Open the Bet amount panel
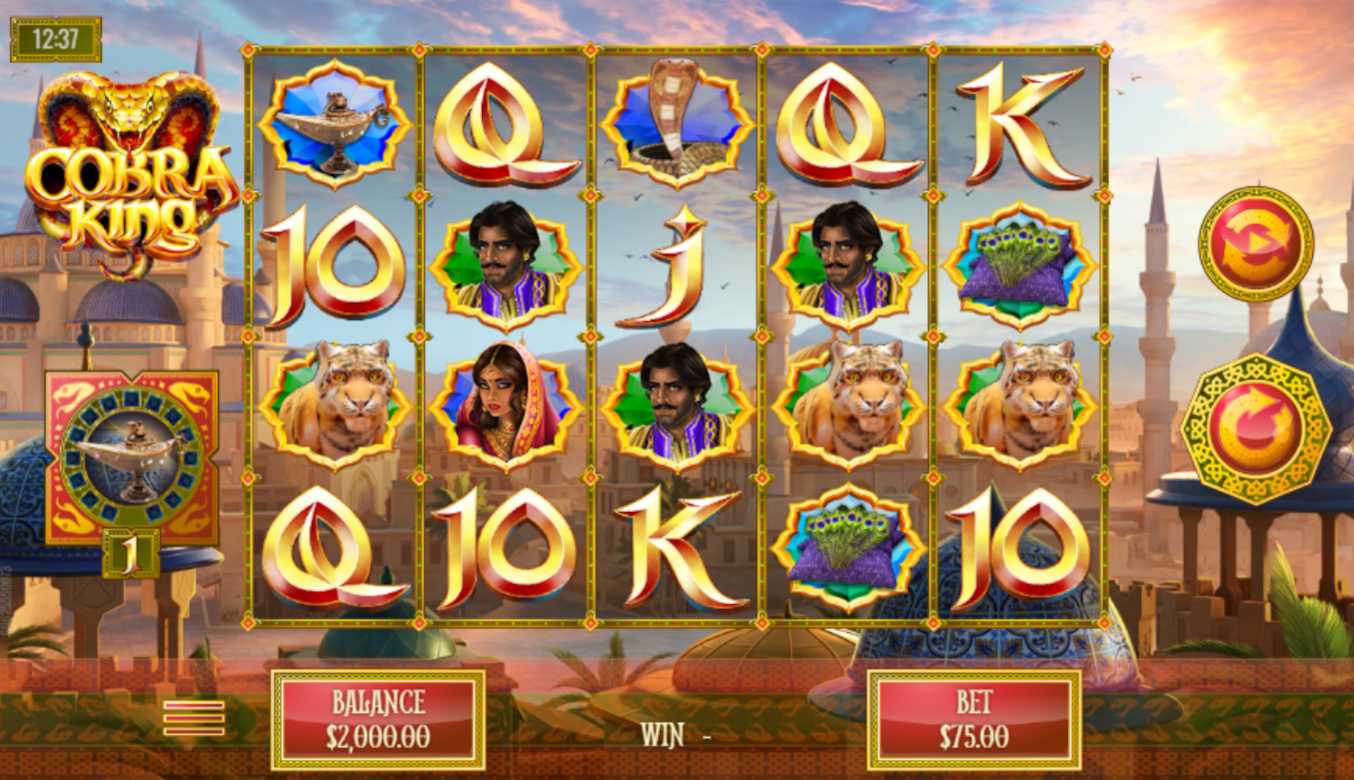The height and width of the screenshot is (780, 1354). tap(973, 720)
